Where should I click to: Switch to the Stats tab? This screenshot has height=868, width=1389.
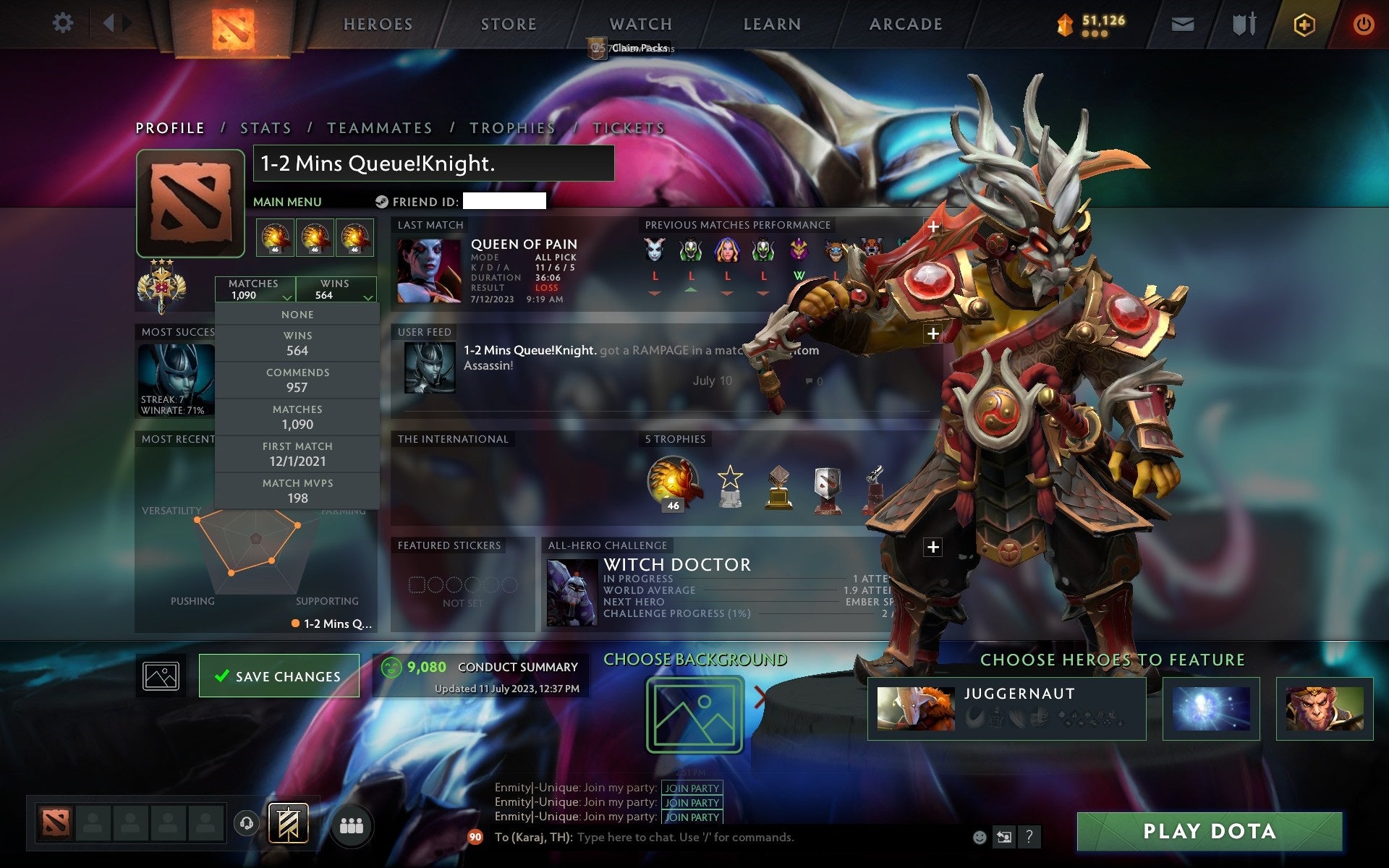pyautogui.click(x=265, y=127)
